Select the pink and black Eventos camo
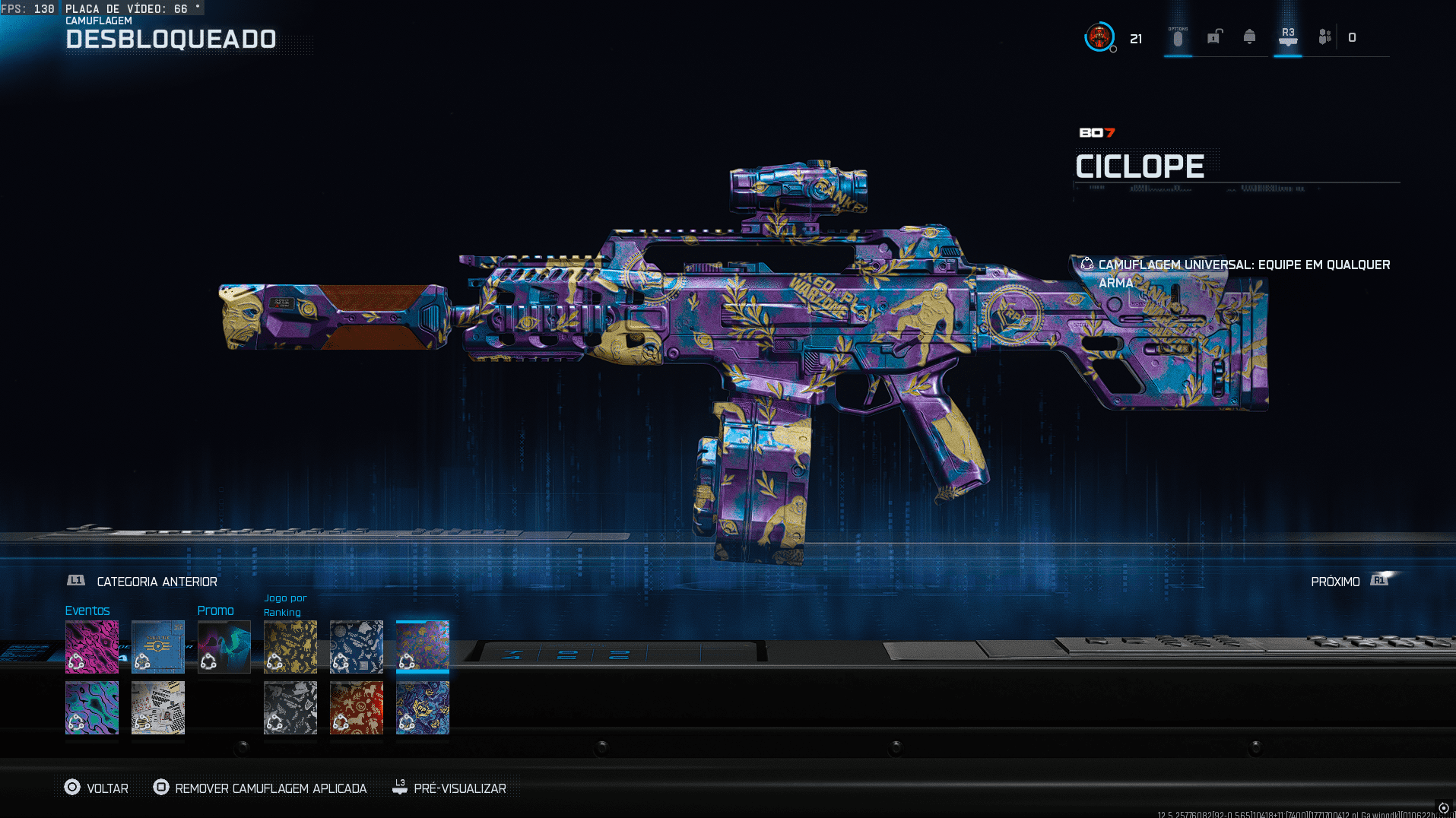The image size is (1456, 818). click(92, 647)
